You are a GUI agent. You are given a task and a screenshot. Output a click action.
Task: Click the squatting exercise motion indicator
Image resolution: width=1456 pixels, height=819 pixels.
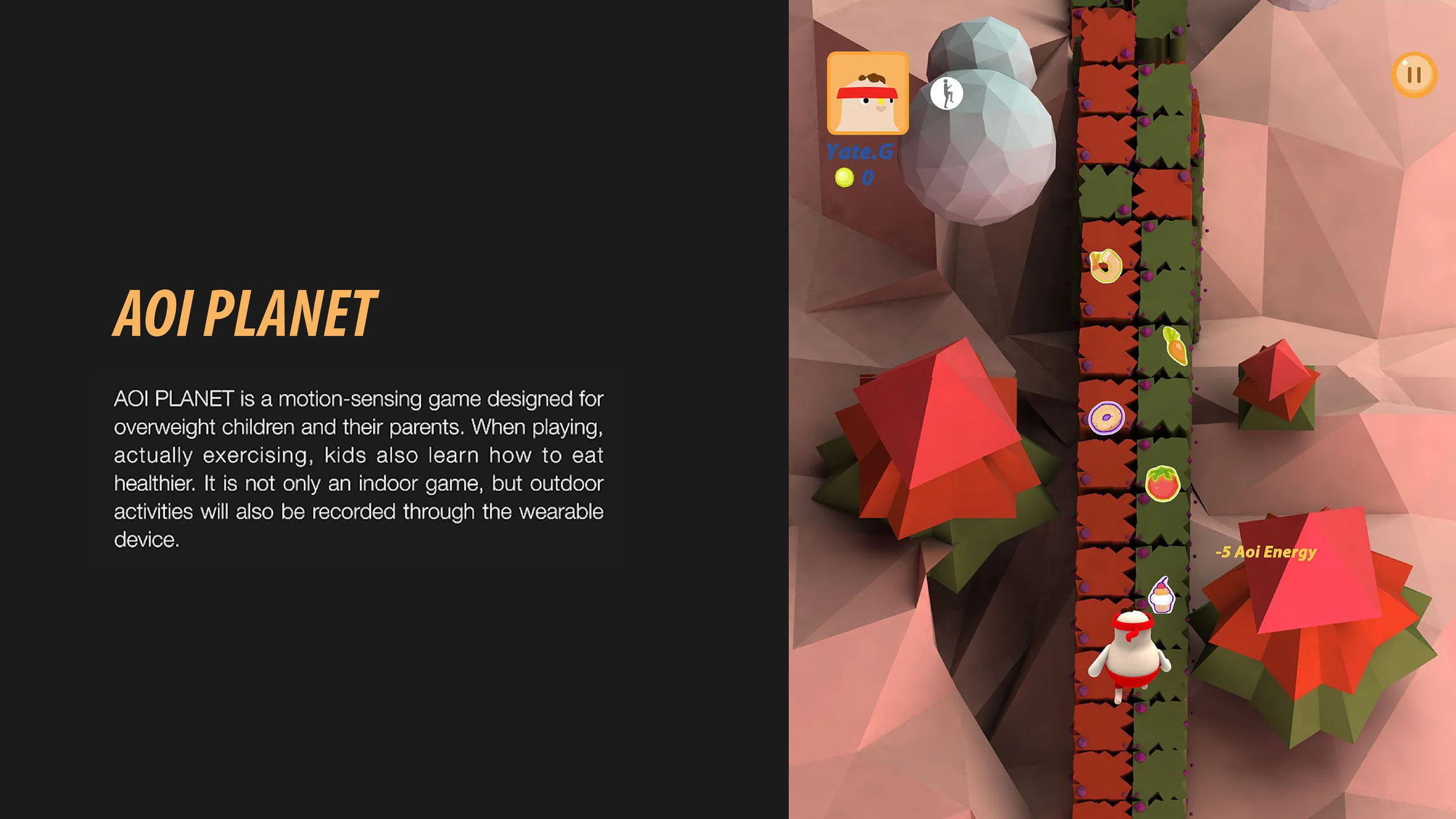(946, 94)
